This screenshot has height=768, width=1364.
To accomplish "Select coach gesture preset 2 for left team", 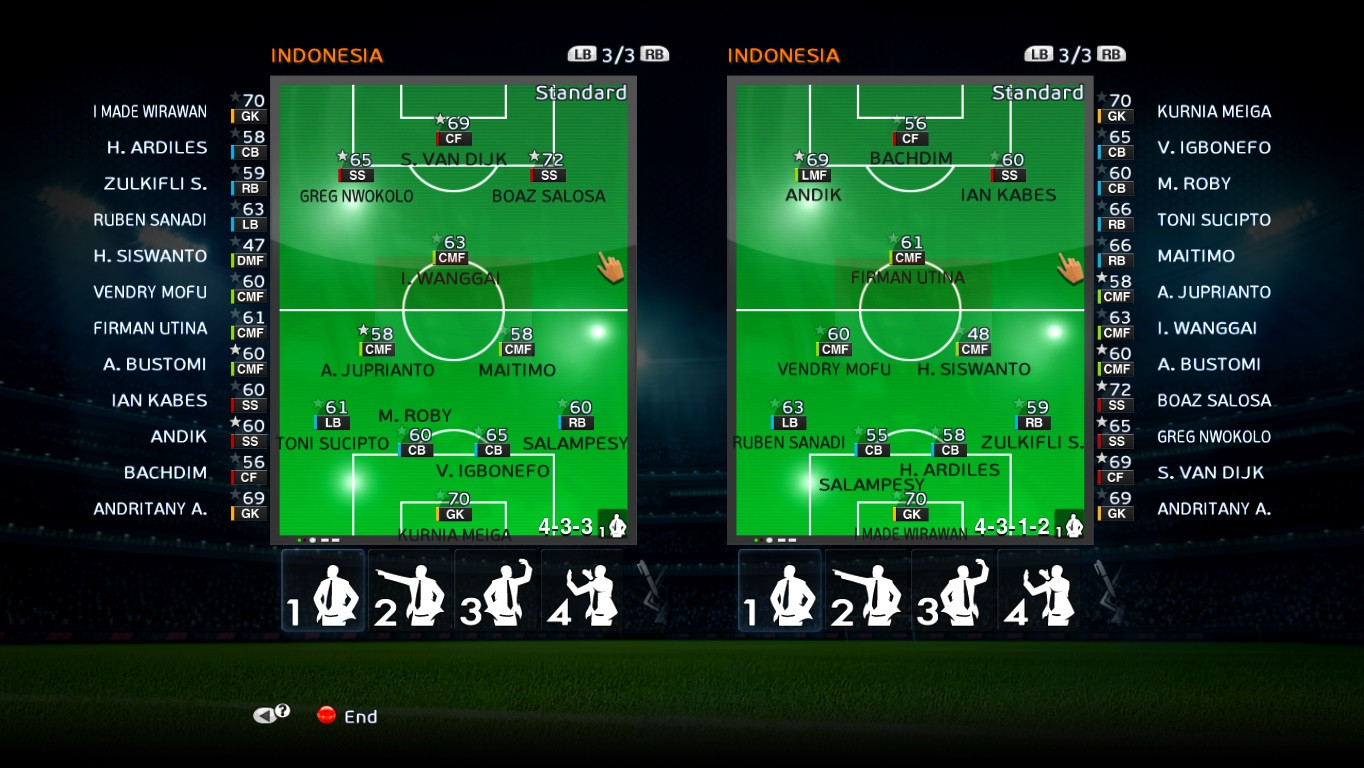I will point(409,592).
